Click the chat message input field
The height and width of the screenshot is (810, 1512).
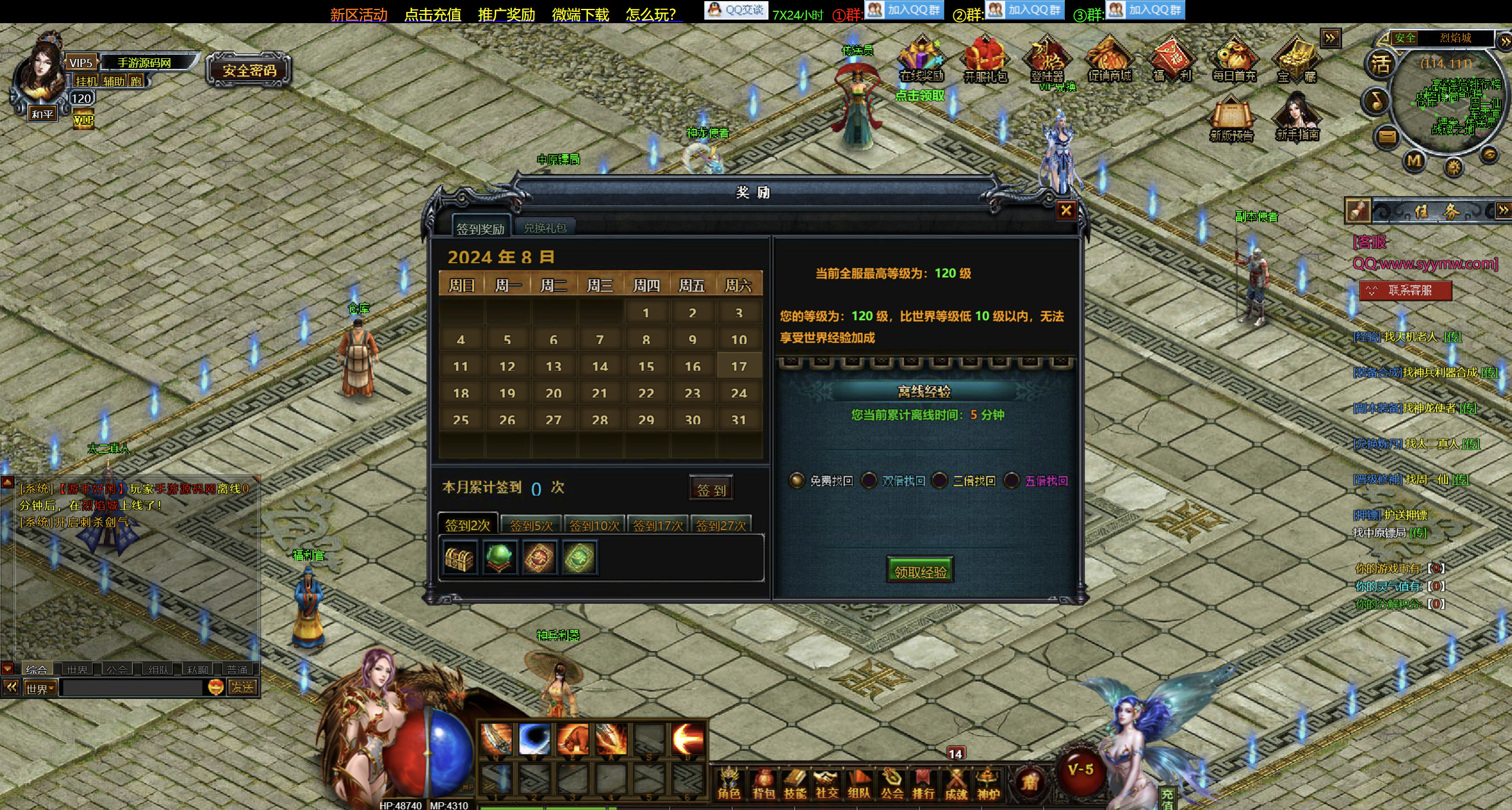[133, 688]
